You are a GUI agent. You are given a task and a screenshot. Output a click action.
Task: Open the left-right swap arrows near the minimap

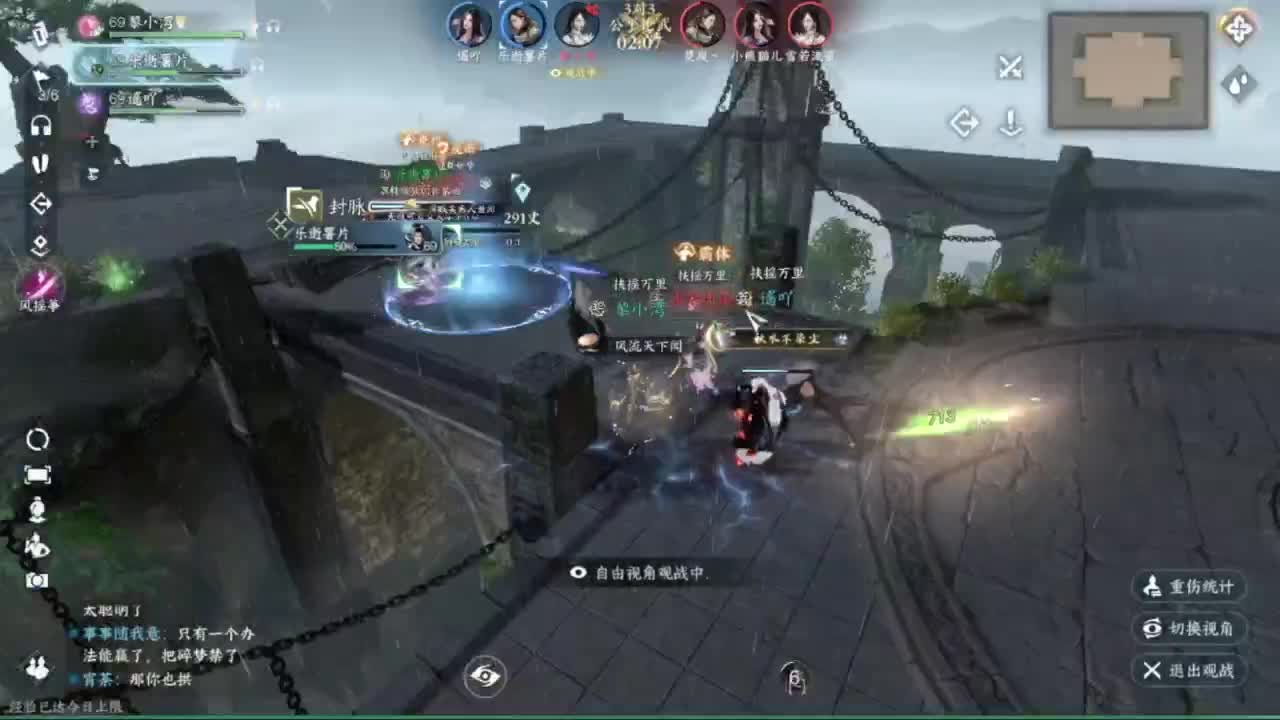(x=965, y=120)
